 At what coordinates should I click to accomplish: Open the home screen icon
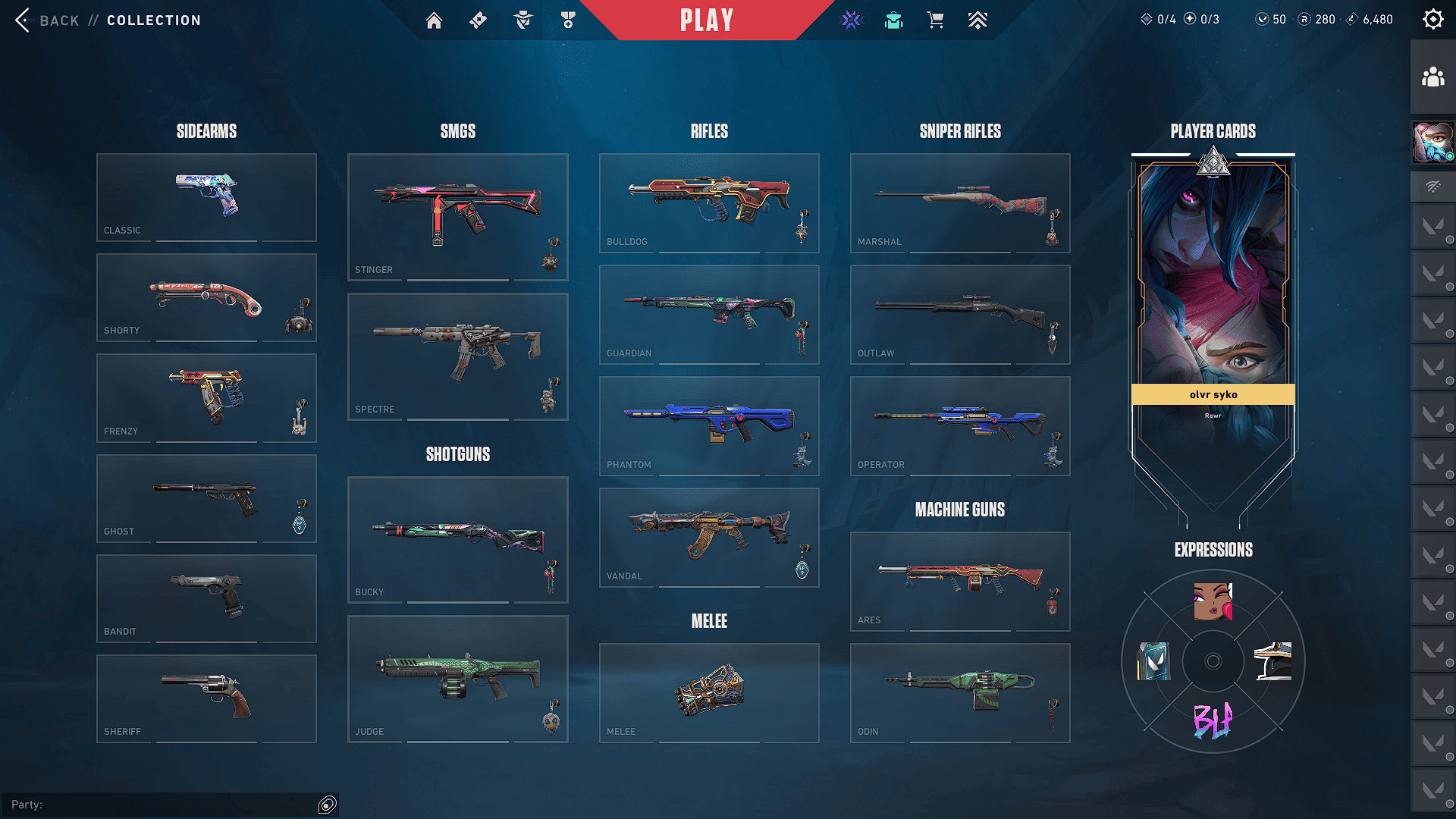click(434, 20)
